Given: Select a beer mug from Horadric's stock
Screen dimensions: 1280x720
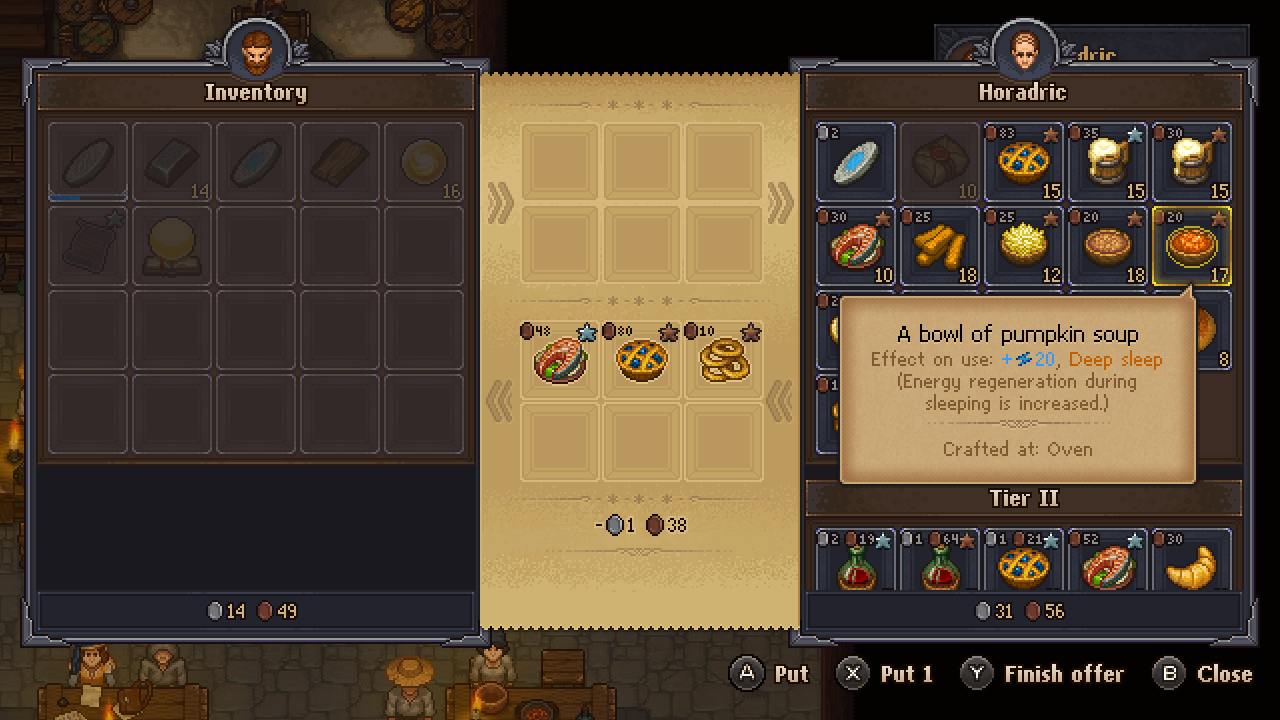Looking at the screenshot, I should [x=1108, y=163].
